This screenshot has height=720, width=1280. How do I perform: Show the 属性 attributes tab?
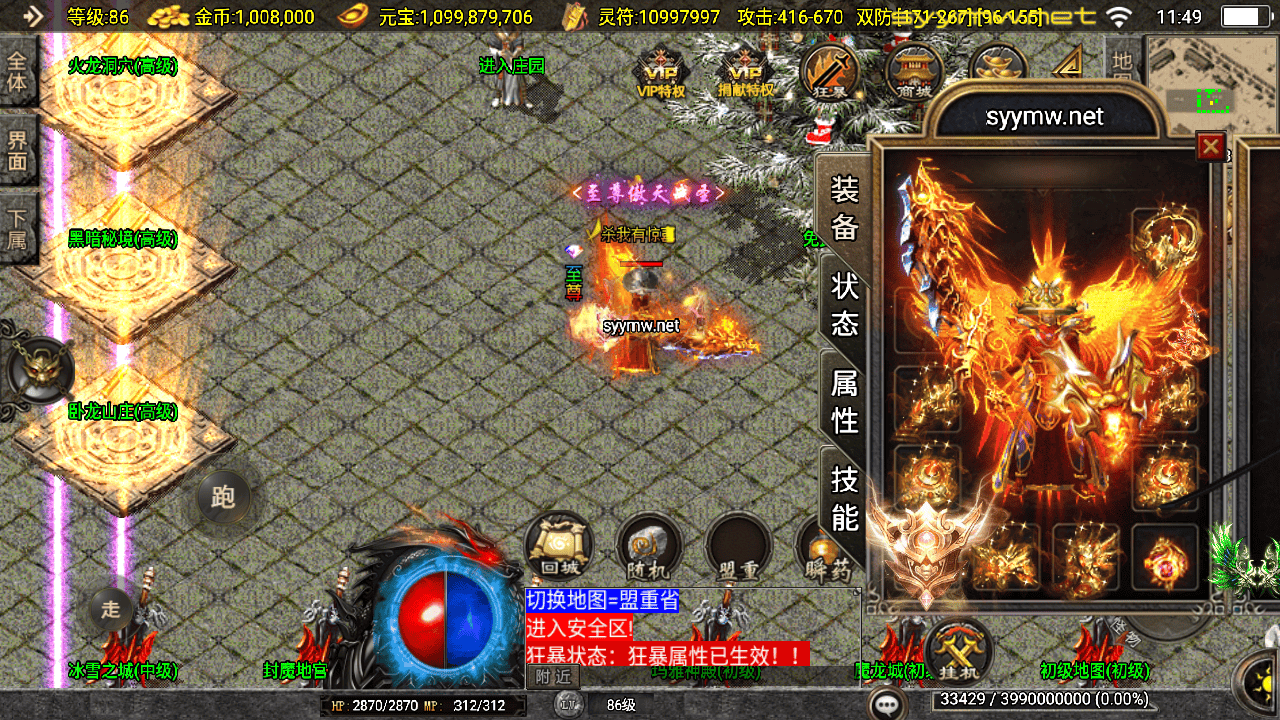click(845, 400)
